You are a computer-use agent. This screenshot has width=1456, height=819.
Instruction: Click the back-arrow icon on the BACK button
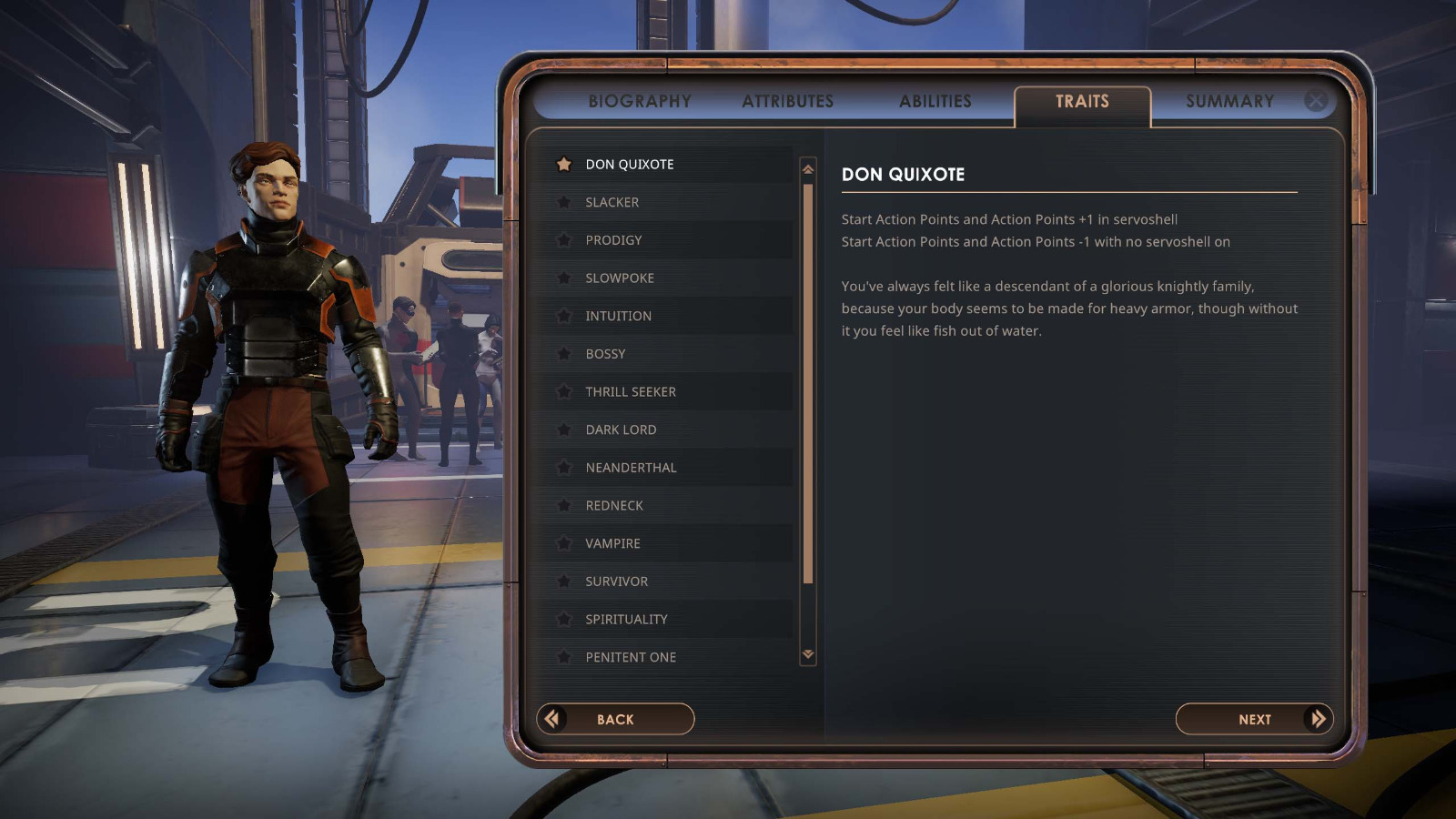coord(550,719)
